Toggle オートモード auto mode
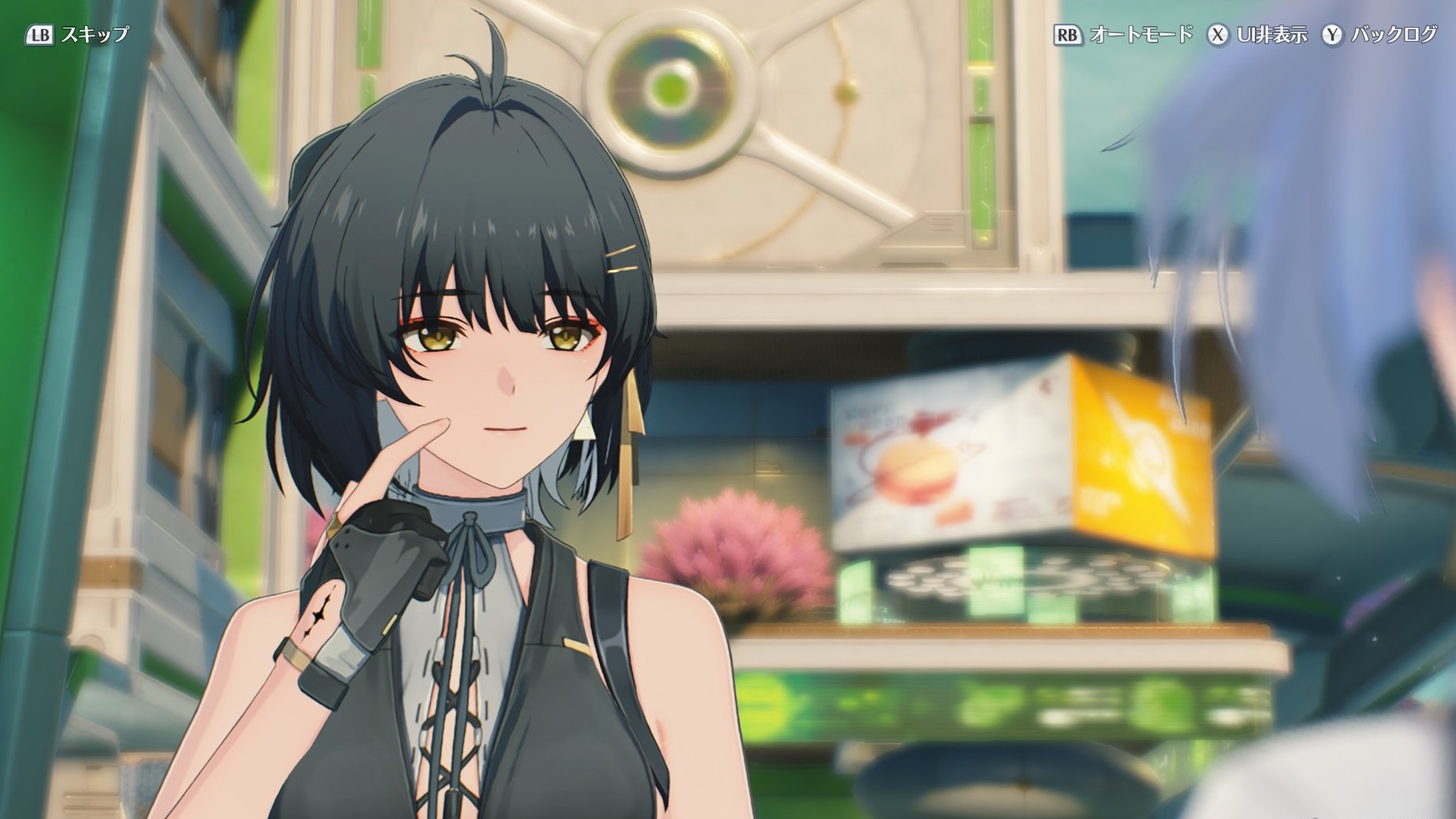This screenshot has height=819, width=1456. tap(1123, 35)
